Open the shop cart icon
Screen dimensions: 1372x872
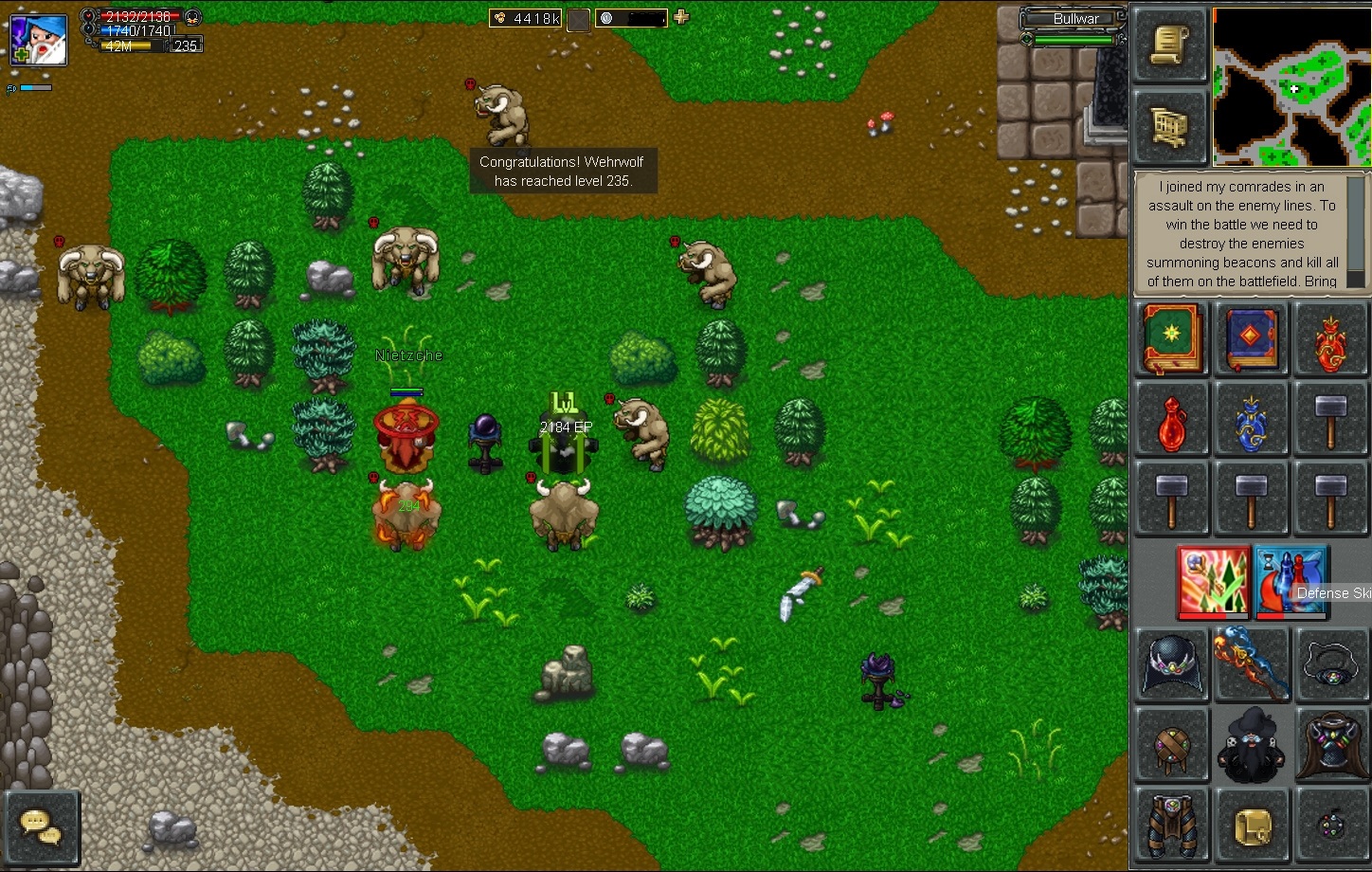[1170, 127]
